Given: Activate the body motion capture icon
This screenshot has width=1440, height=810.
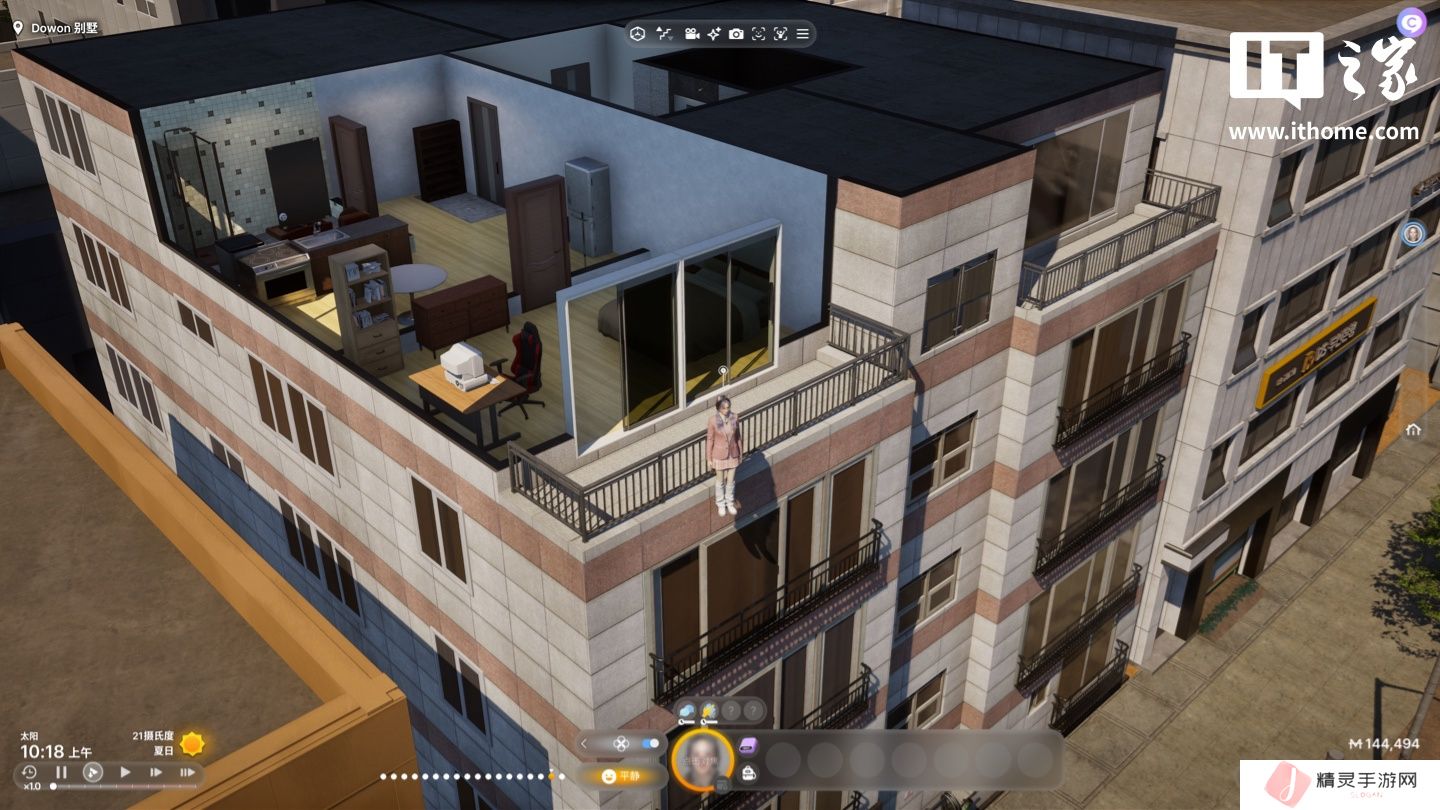Looking at the screenshot, I should [x=780, y=34].
